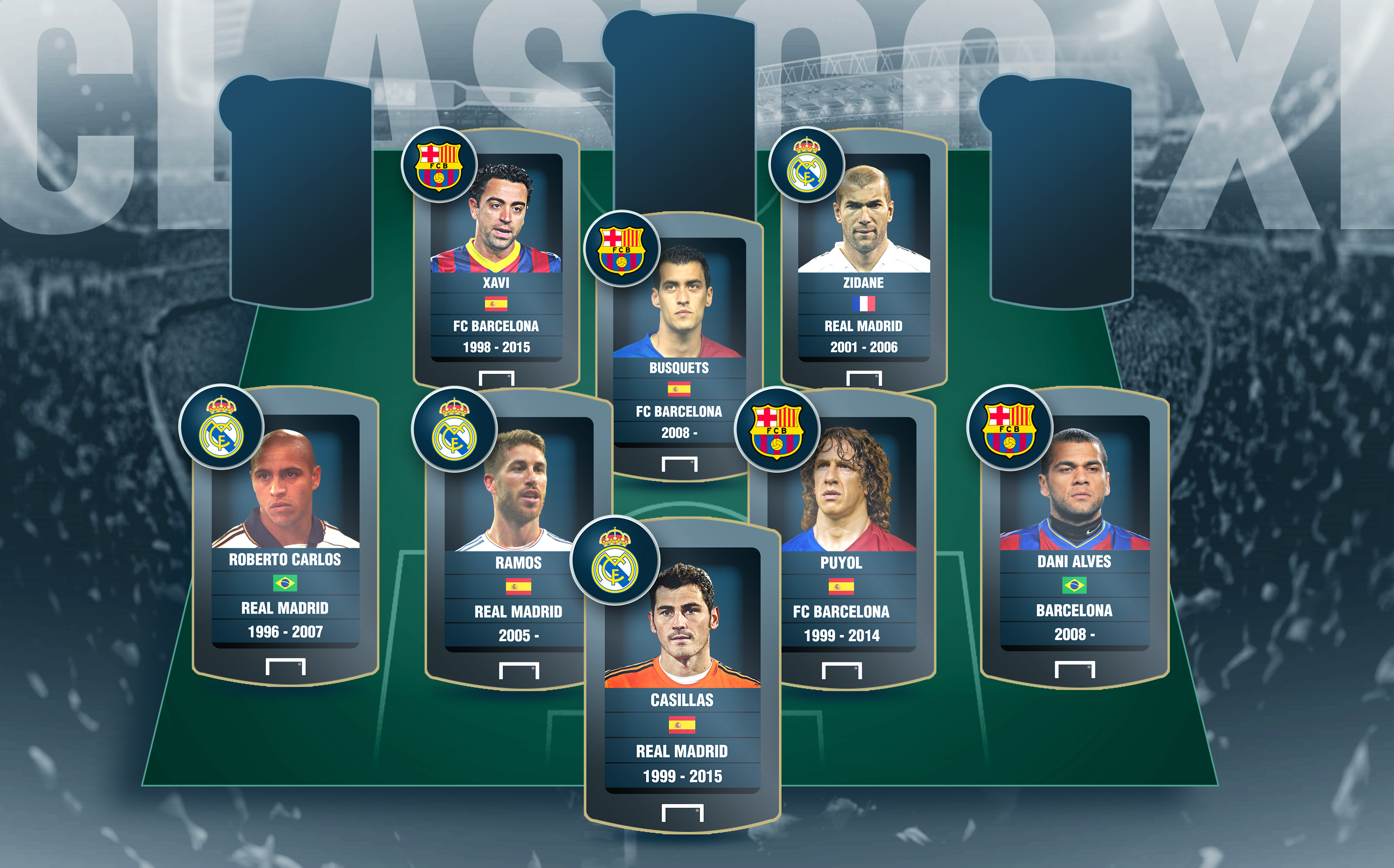Click the Barcelona crest on Dani Alves's card
Image resolution: width=1394 pixels, height=868 pixels.
(x=1009, y=428)
